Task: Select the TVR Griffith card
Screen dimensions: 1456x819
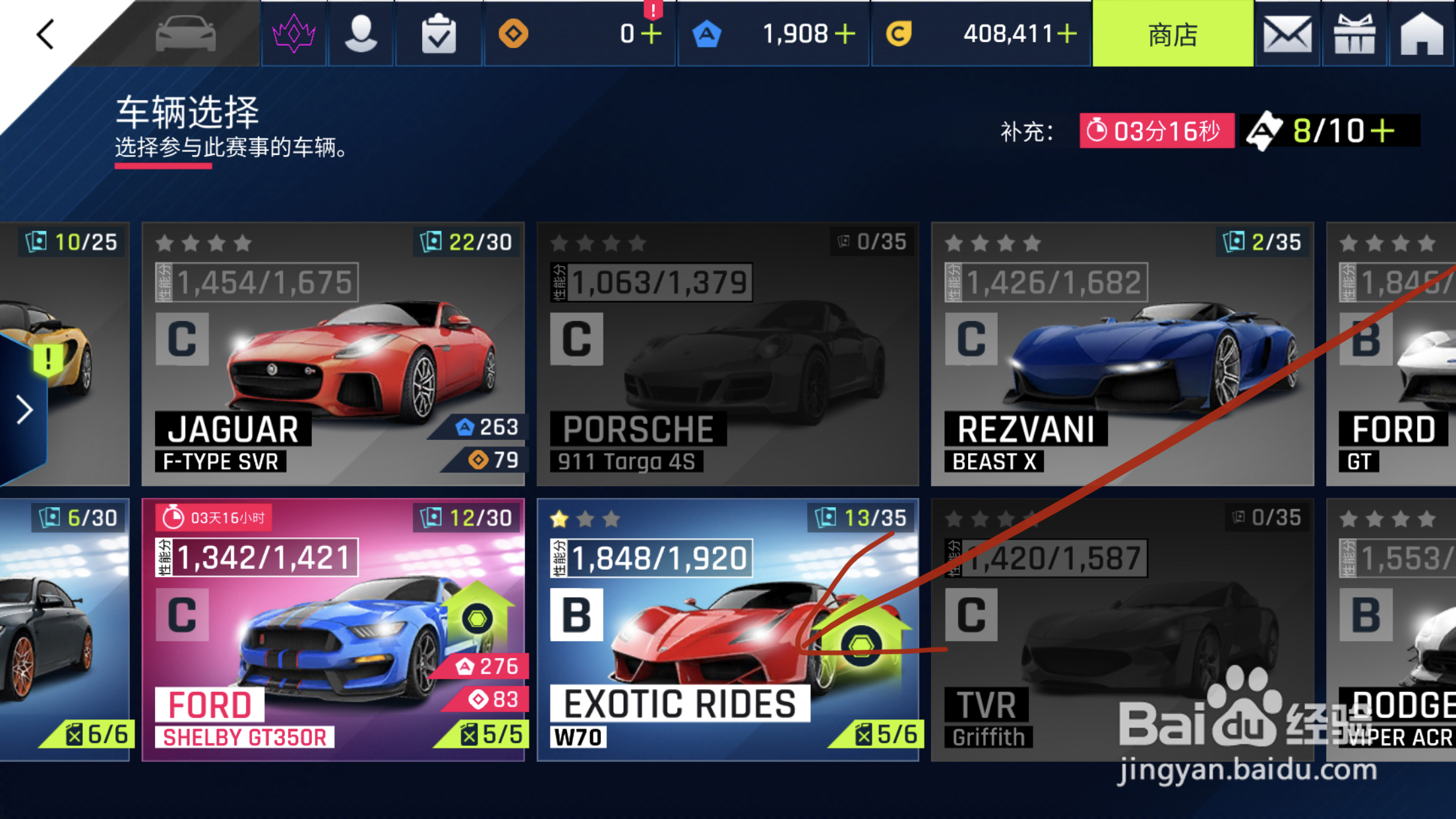Action: [1122, 630]
